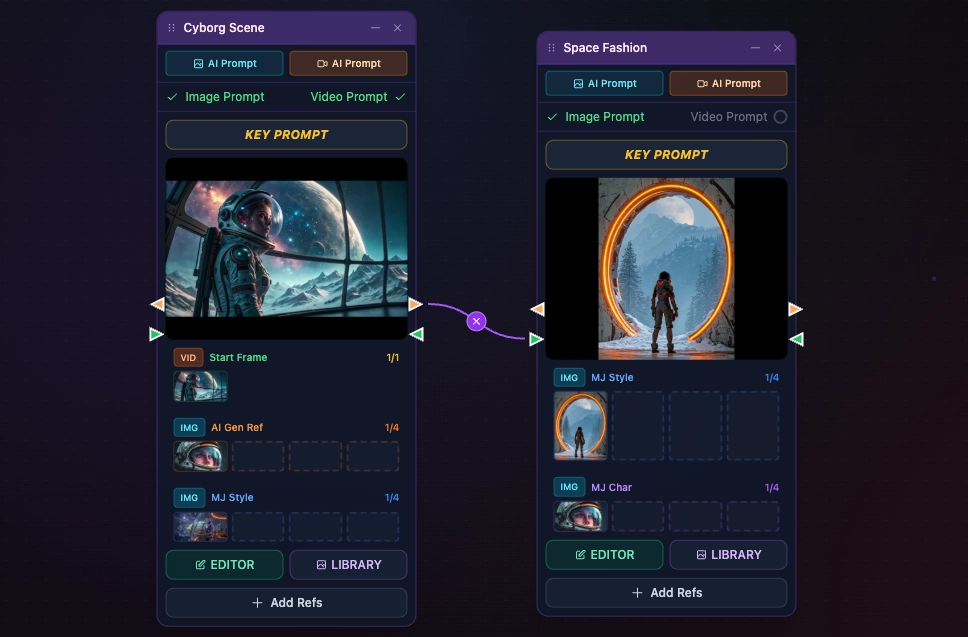Open the image AI Prompt in Cyborg Scene

[x=224, y=64]
